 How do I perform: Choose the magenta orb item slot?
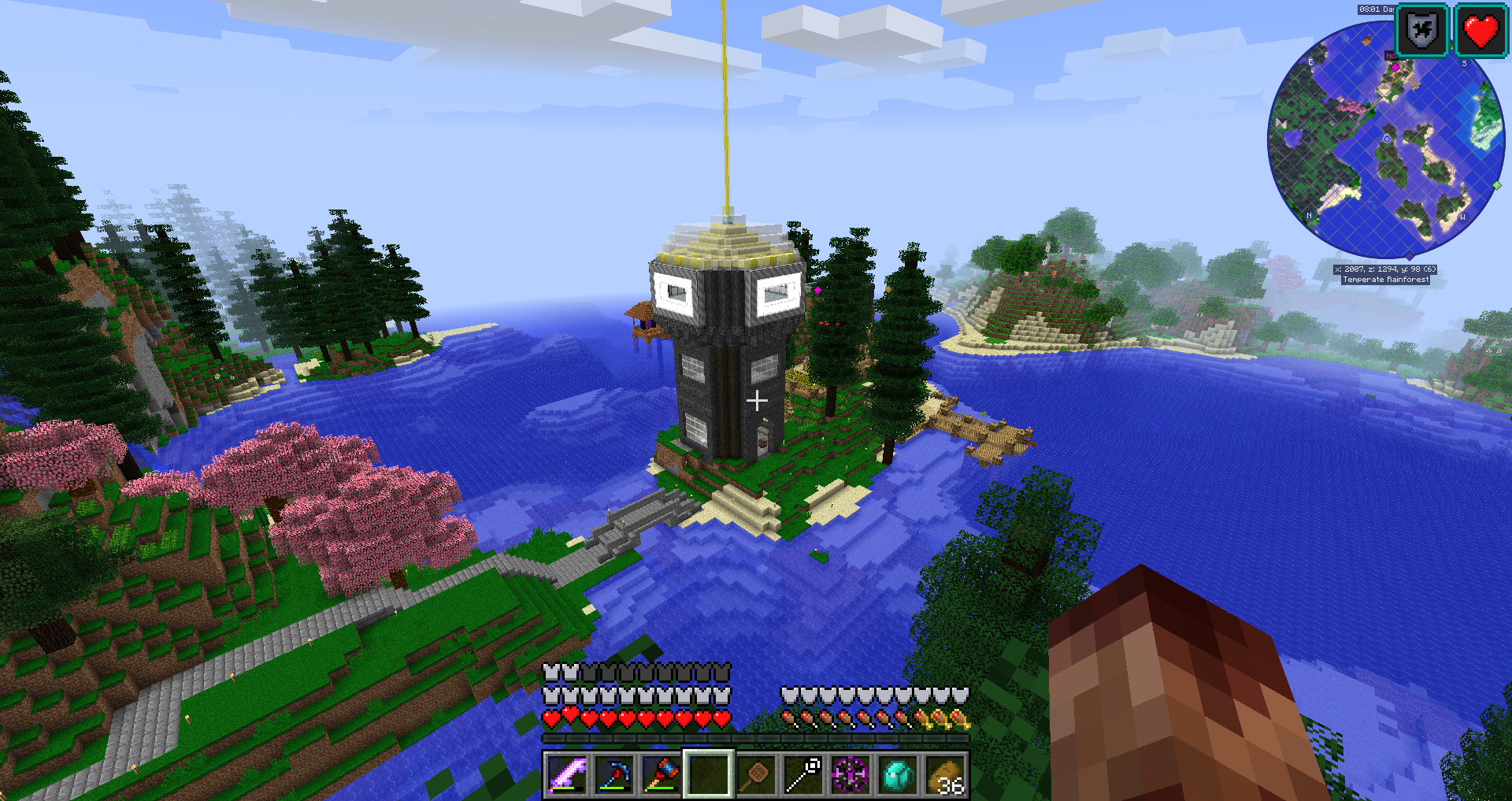tap(850, 775)
